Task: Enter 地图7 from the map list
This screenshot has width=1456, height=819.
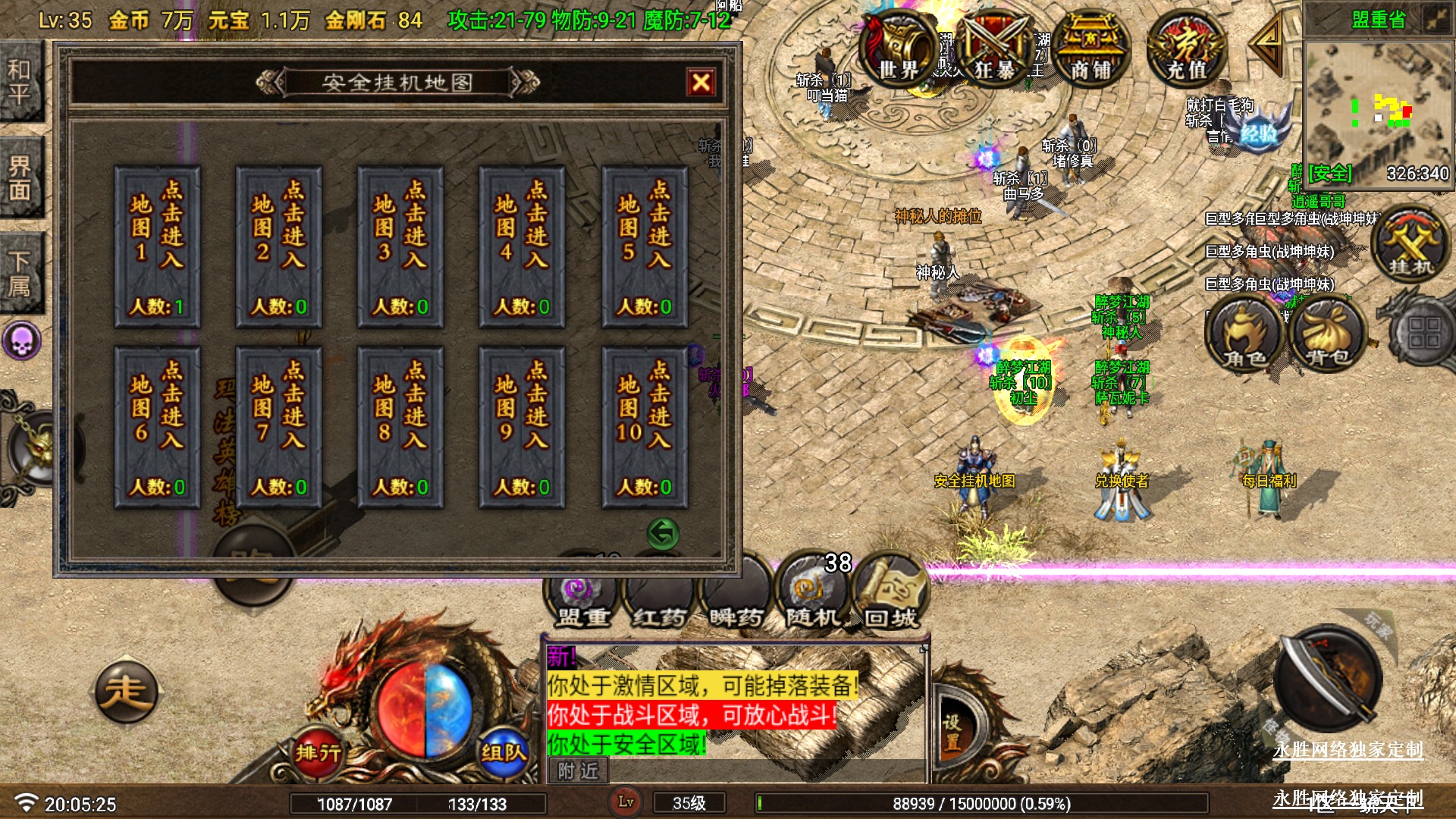Action: tap(278, 427)
